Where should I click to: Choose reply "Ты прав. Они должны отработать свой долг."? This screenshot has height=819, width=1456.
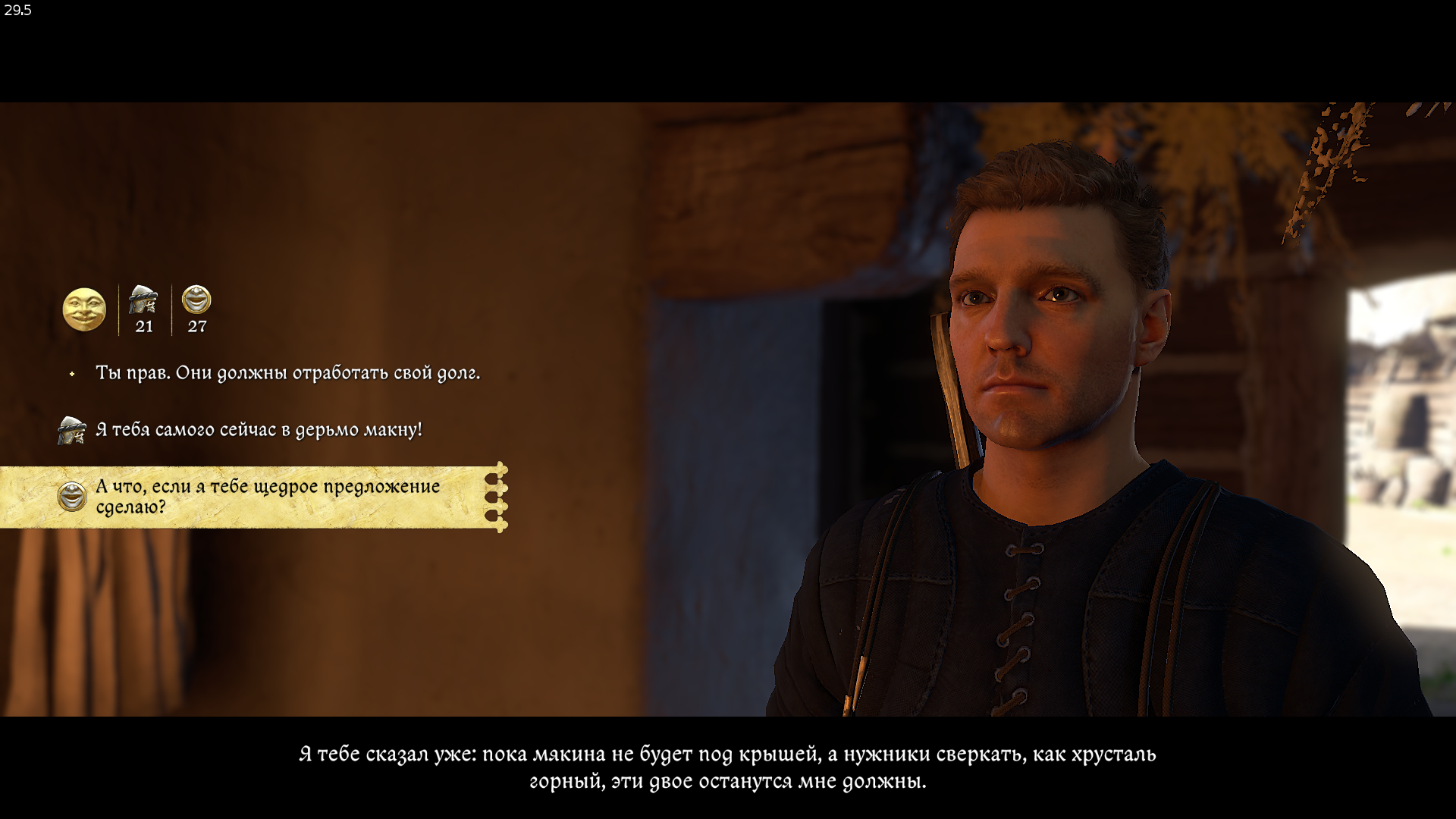287,373
